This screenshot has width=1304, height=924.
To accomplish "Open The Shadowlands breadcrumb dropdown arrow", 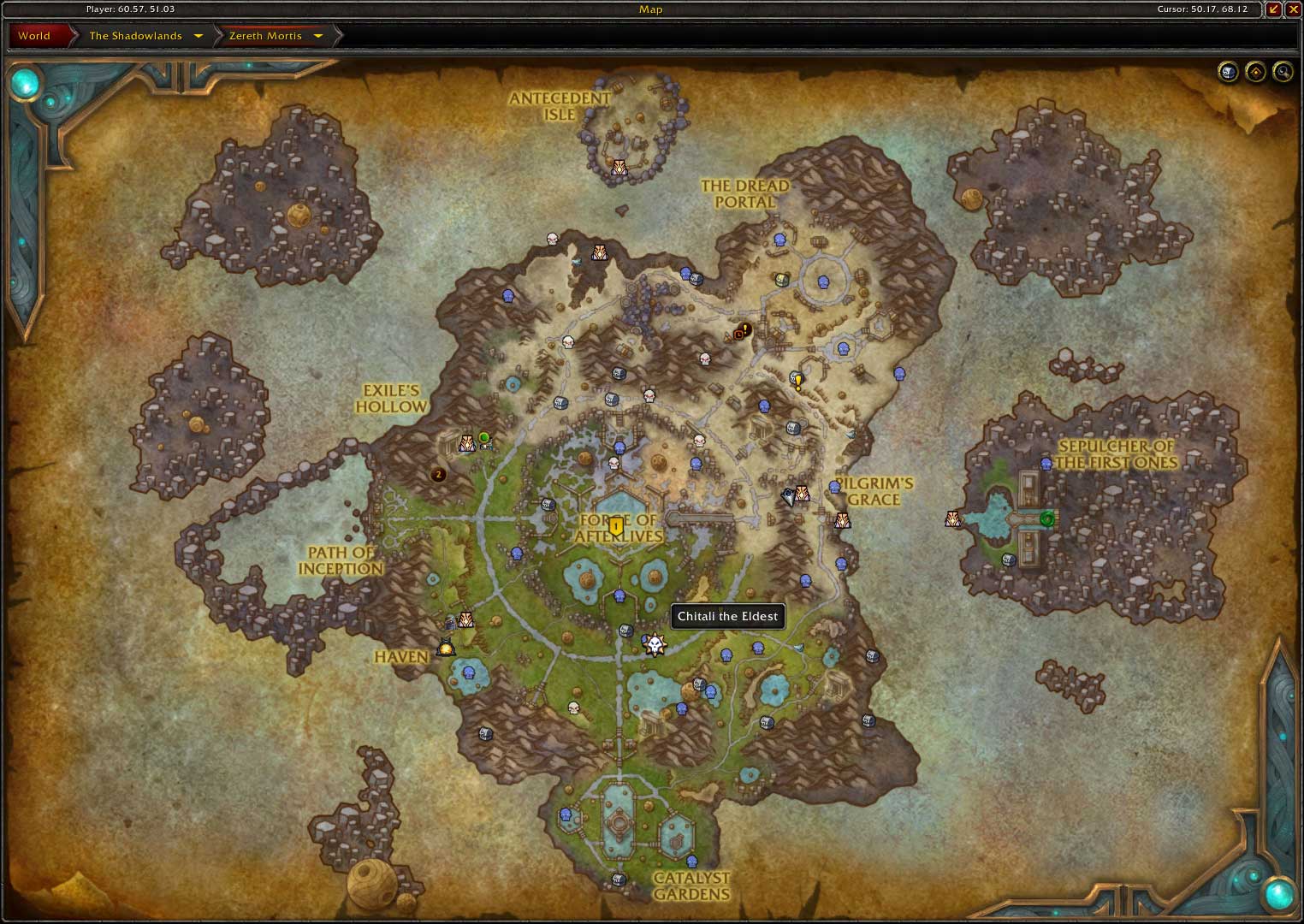I will click(199, 36).
